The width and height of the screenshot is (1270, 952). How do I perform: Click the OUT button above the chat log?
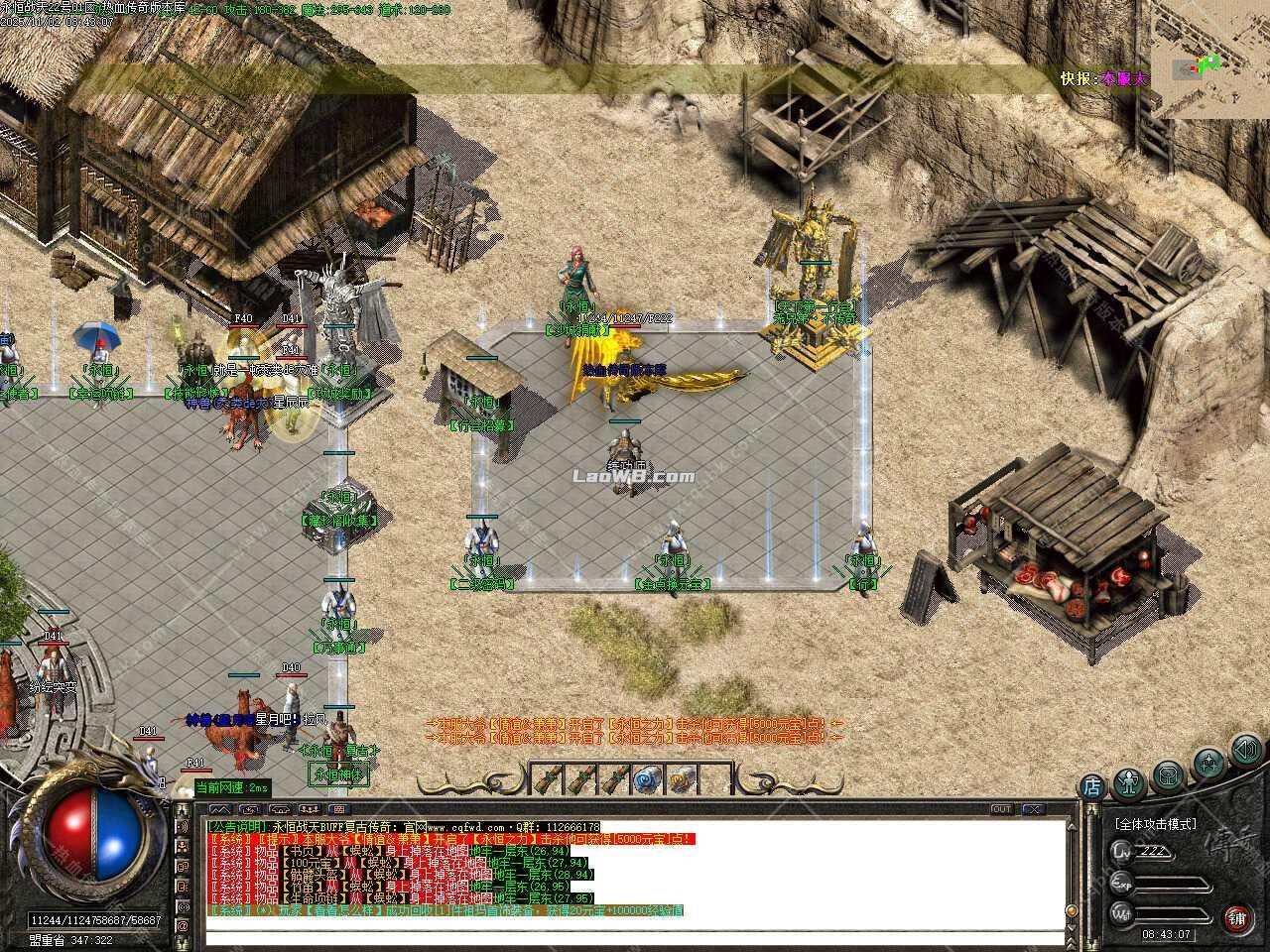coord(1002,808)
